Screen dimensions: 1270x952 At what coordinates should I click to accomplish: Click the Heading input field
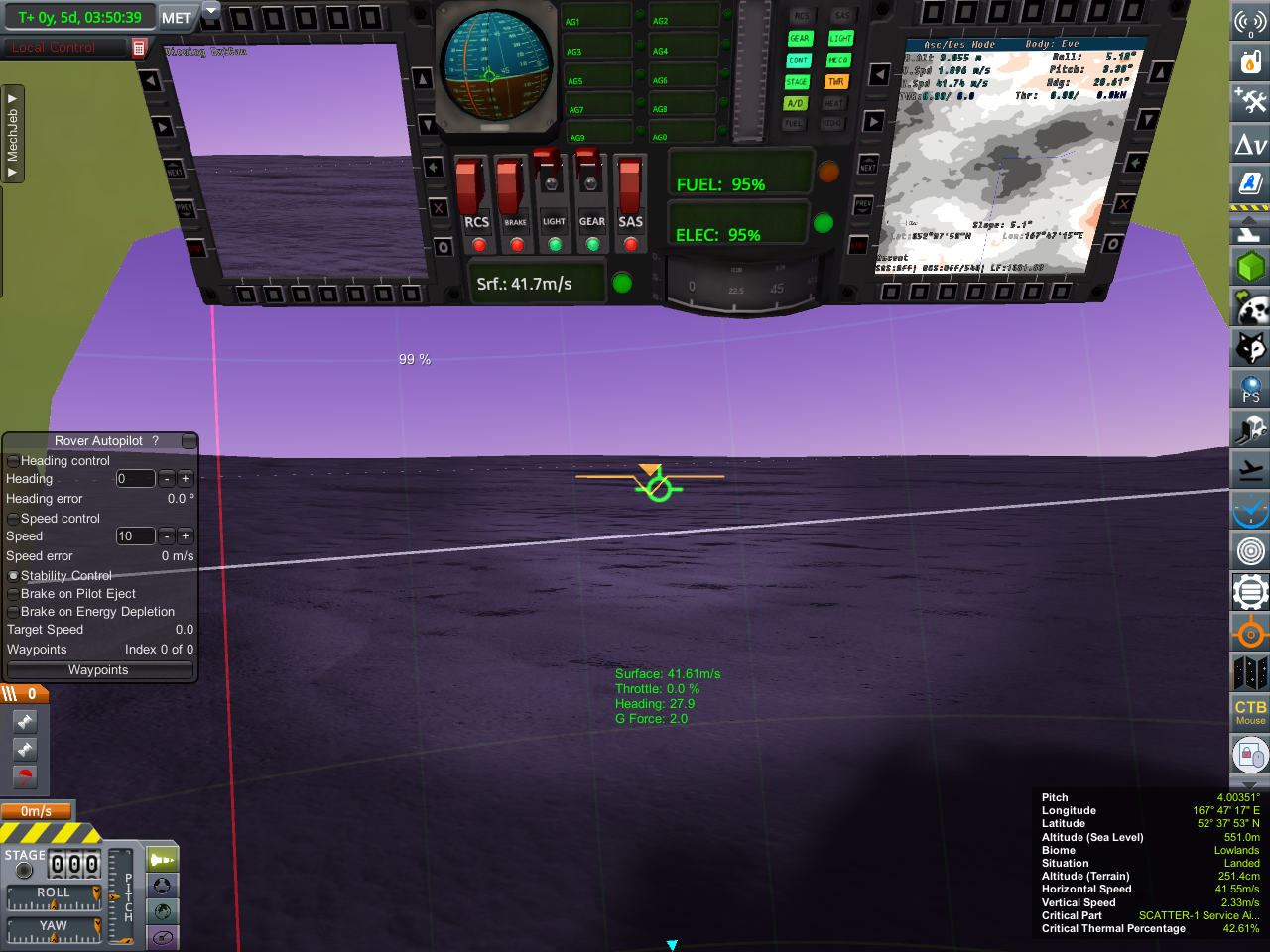[x=135, y=479]
